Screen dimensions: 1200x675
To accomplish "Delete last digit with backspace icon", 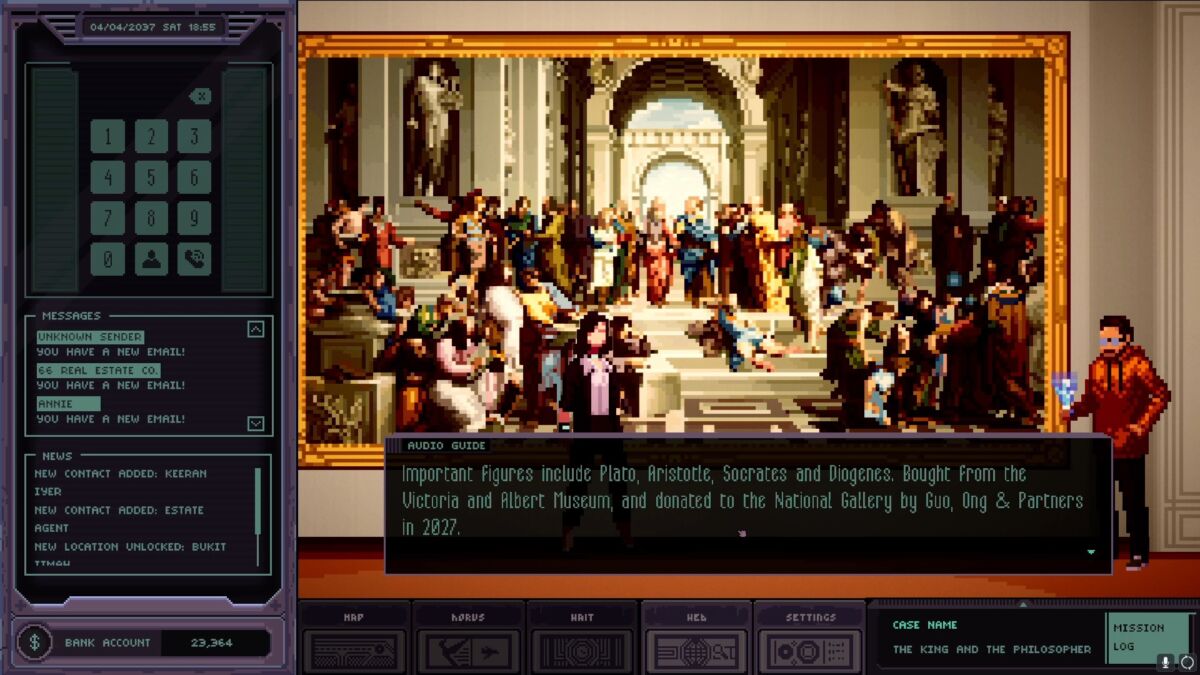I will [200, 96].
